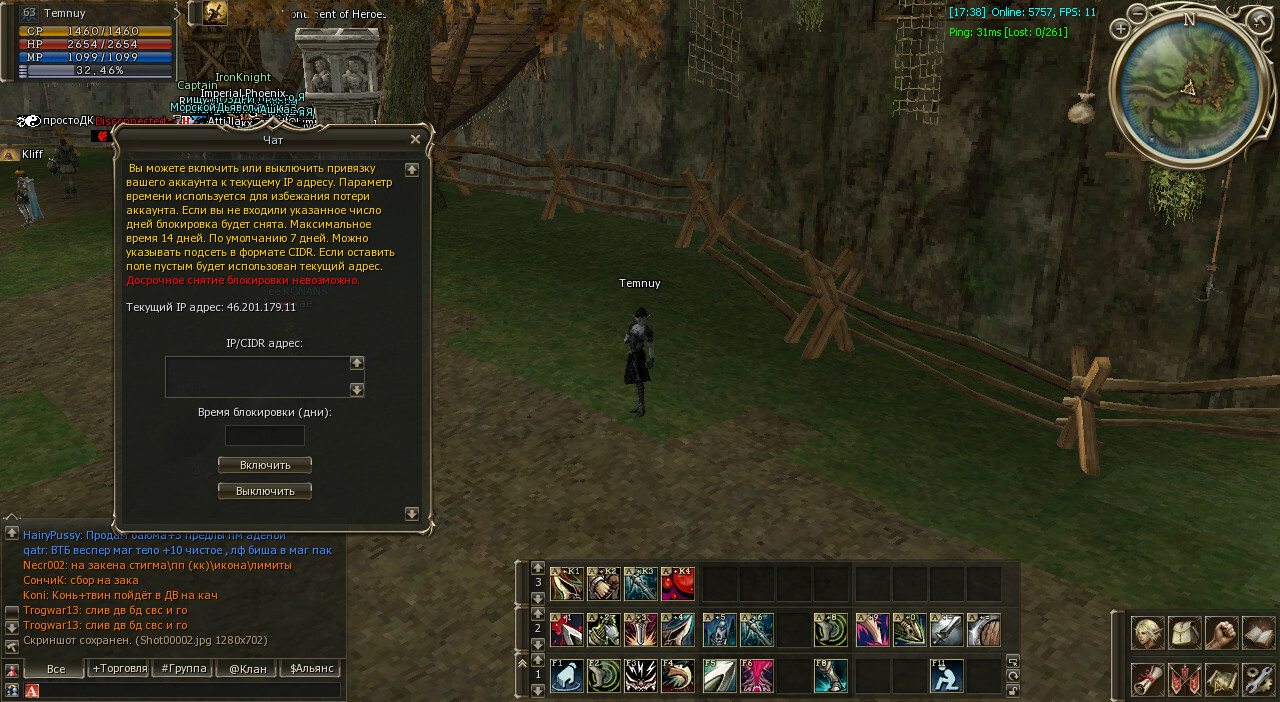Use the F11 sit-down action slot
Viewport: 1280px width, 702px height.
(x=946, y=676)
